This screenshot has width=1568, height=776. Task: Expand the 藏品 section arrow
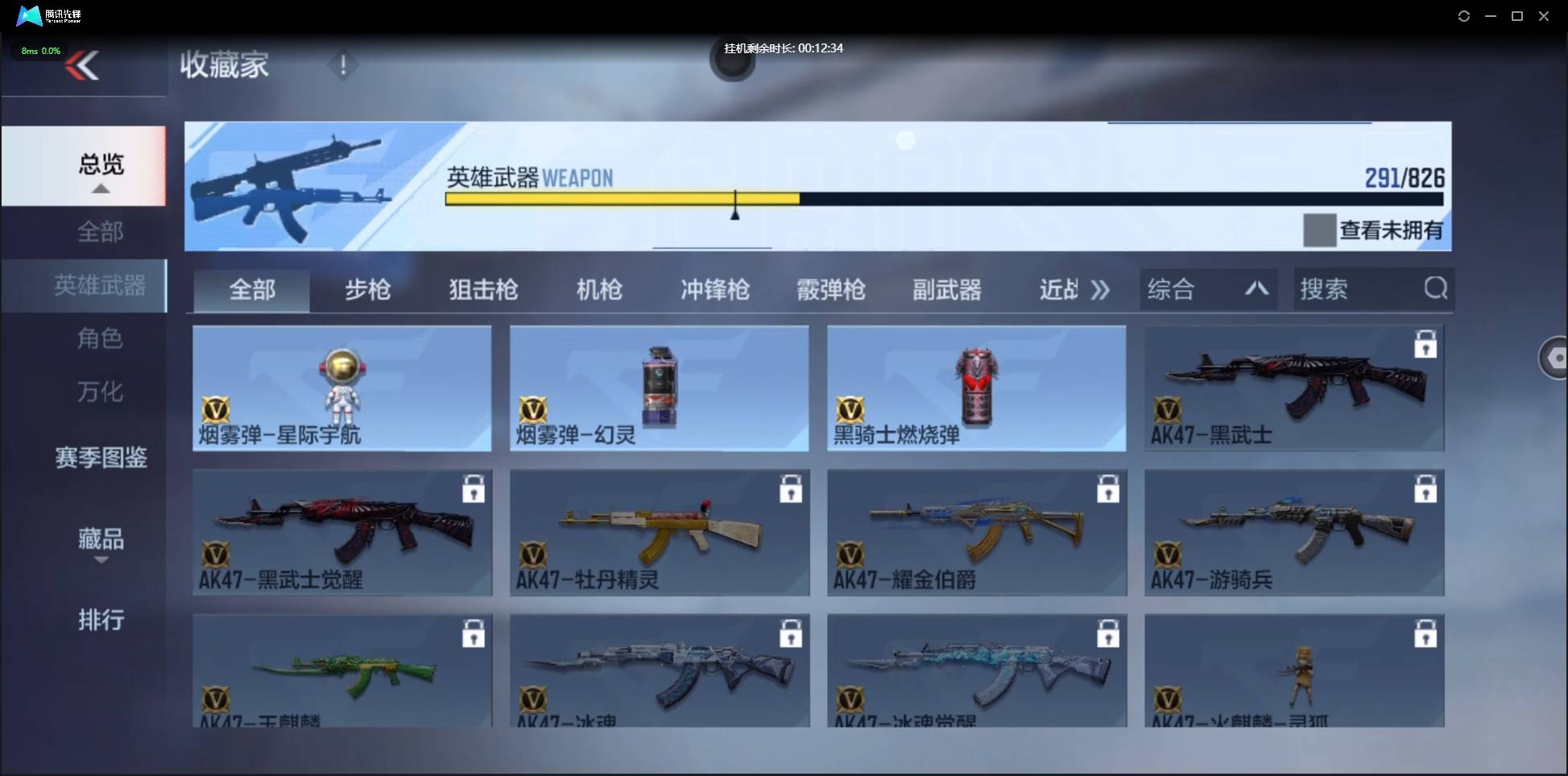click(x=100, y=560)
